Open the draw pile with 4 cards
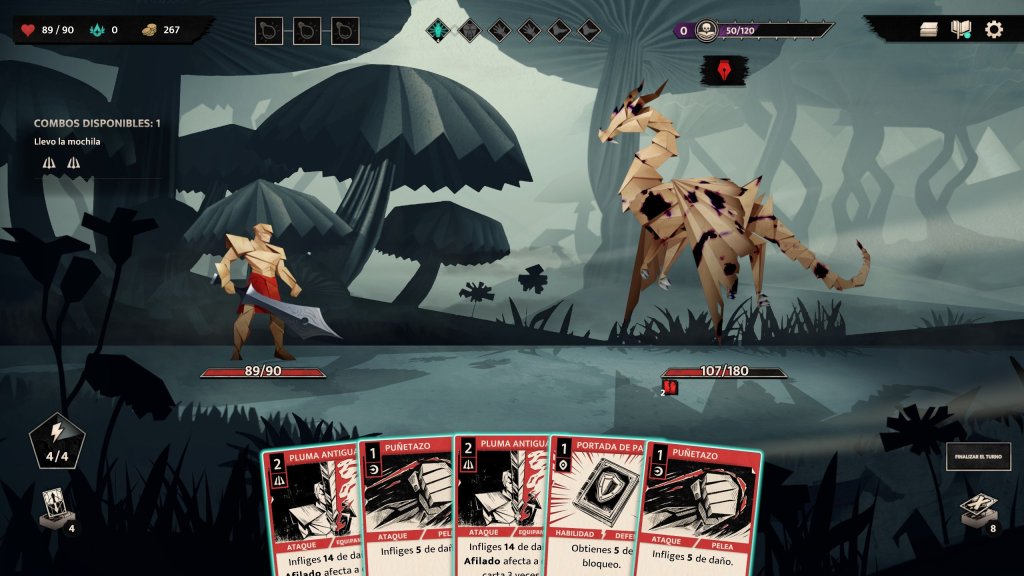The width and height of the screenshot is (1024, 576). click(x=54, y=508)
